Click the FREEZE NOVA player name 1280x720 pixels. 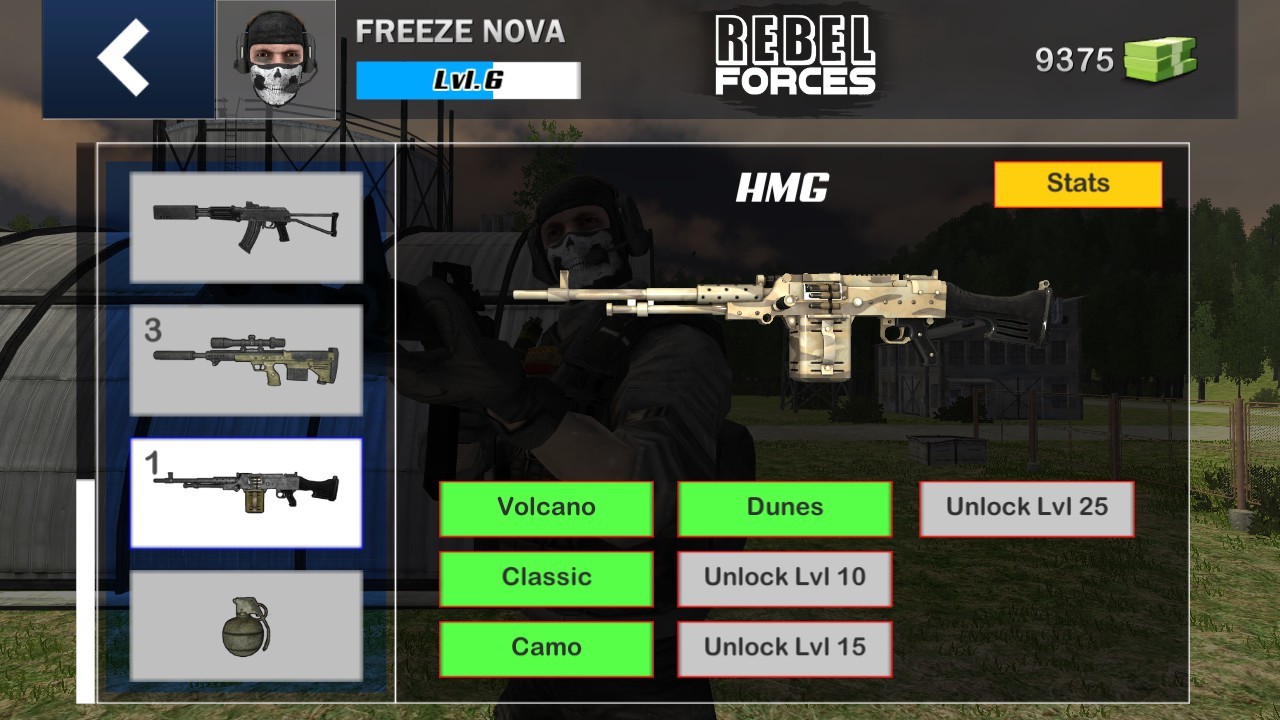click(x=461, y=33)
